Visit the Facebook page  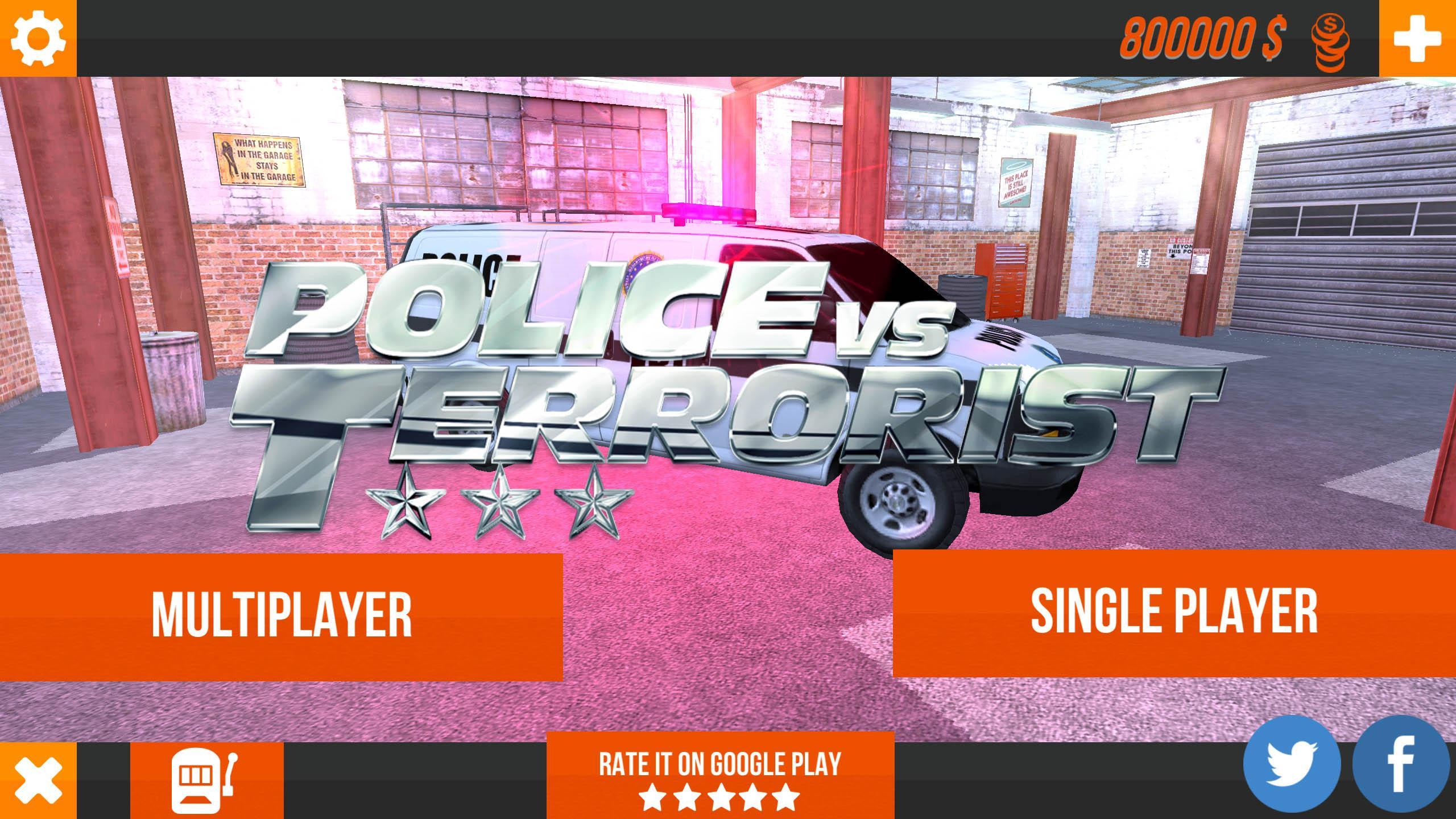pos(1400,765)
